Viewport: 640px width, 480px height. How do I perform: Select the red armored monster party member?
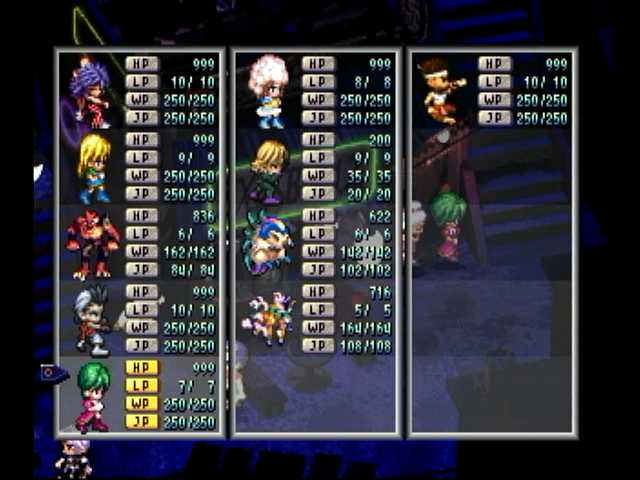tap(92, 244)
